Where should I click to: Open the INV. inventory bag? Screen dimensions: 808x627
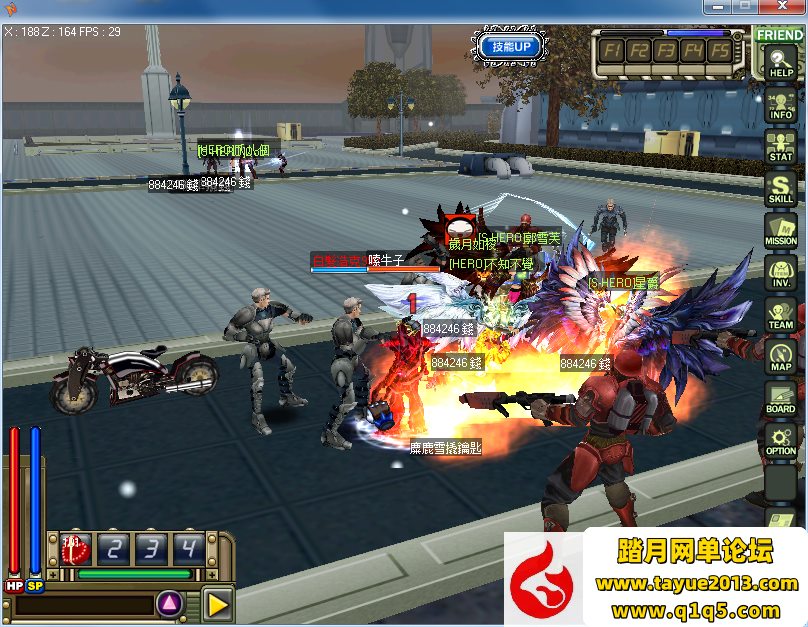(780, 274)
